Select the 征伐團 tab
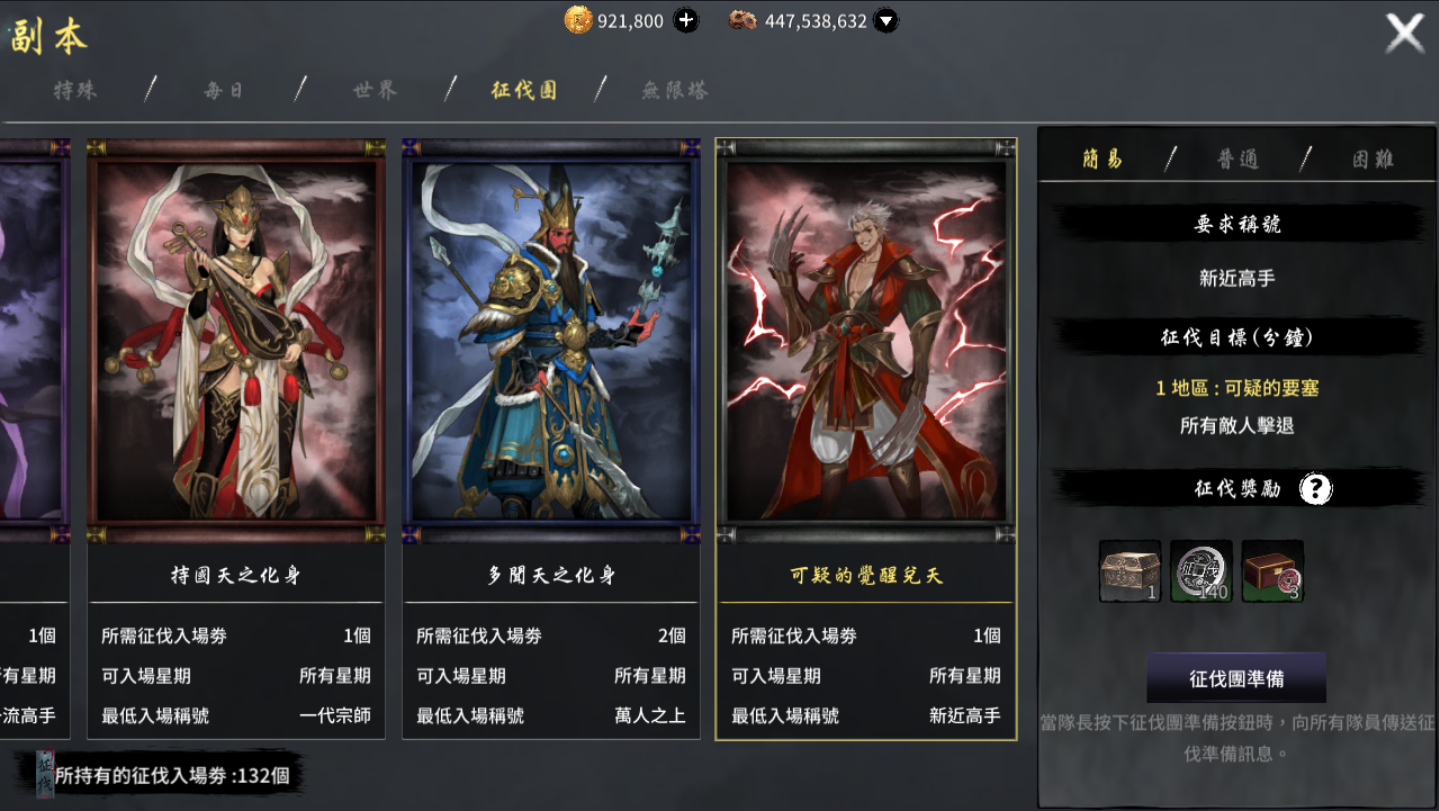The height and width of the screenshot is (811, 1439). [524, 90]
